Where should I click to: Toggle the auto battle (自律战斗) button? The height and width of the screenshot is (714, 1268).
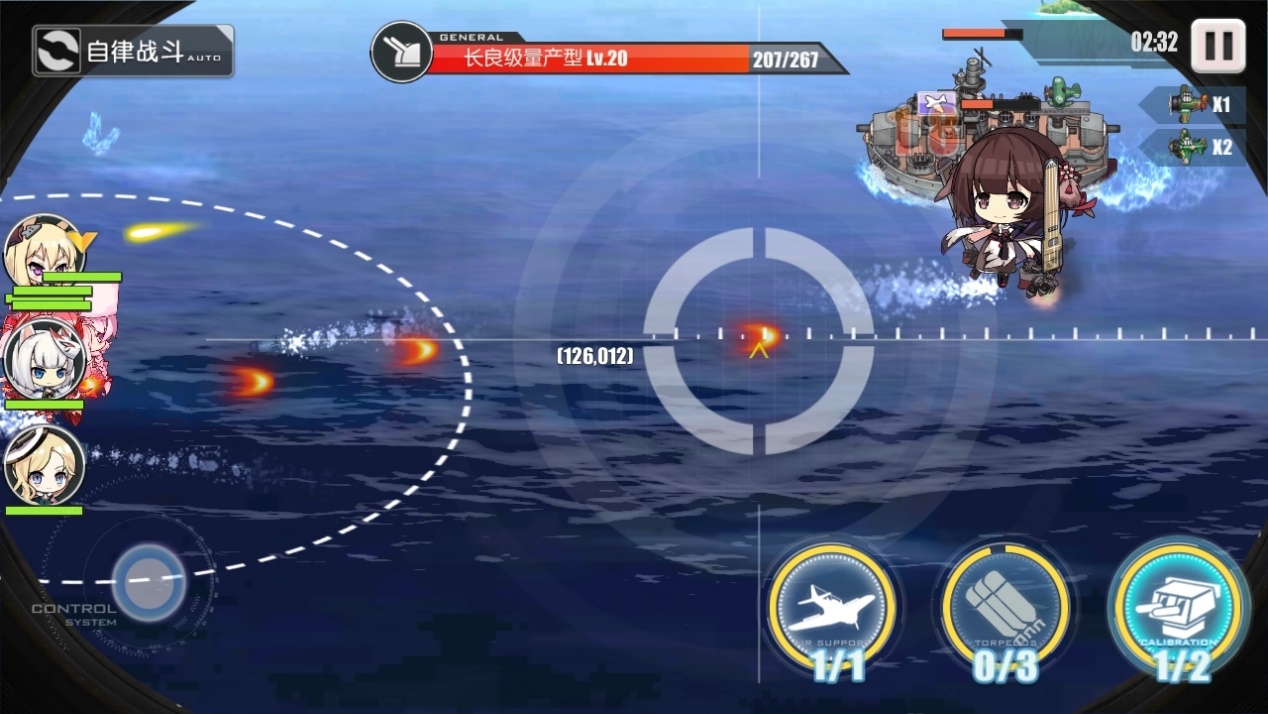(133, 51)
